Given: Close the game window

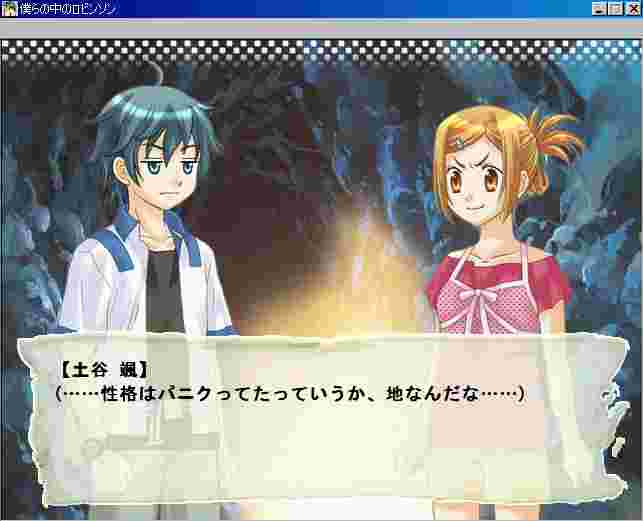Looking at the screenshot, I should [x=631, y=9].
